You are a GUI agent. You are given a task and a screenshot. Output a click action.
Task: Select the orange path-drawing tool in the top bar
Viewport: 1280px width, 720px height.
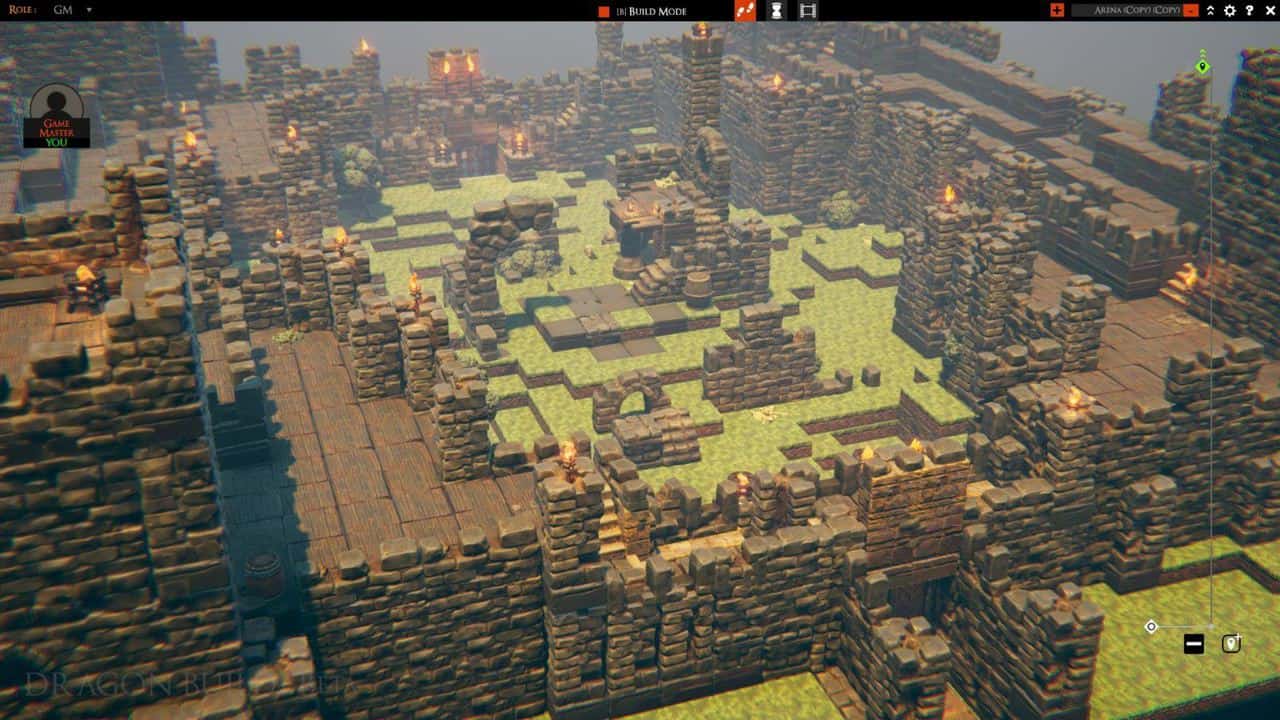[x=743, y=11]
